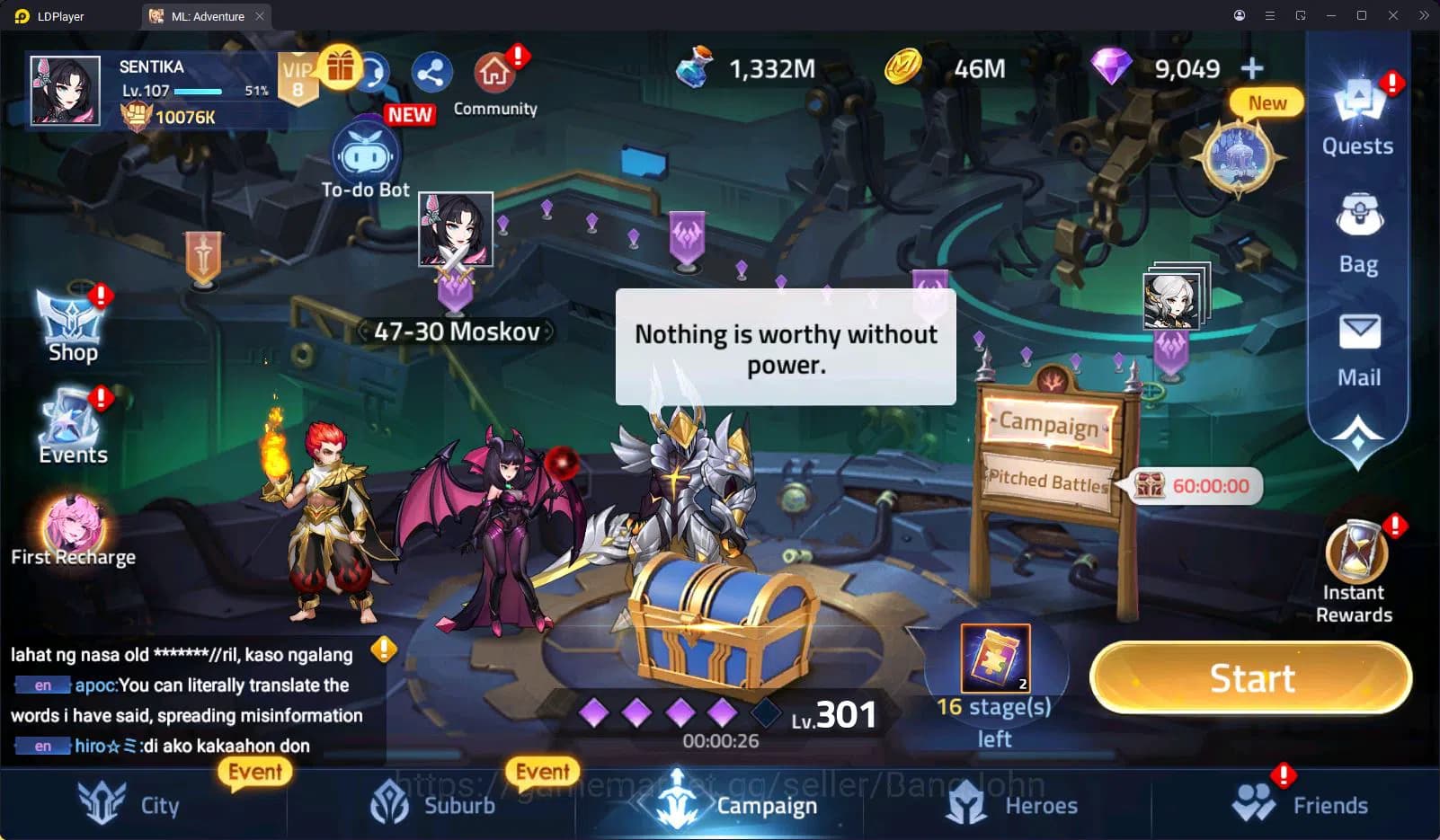Switch to the Heroes tab
Viewport: 1440px width, 840px height.
1012,804
